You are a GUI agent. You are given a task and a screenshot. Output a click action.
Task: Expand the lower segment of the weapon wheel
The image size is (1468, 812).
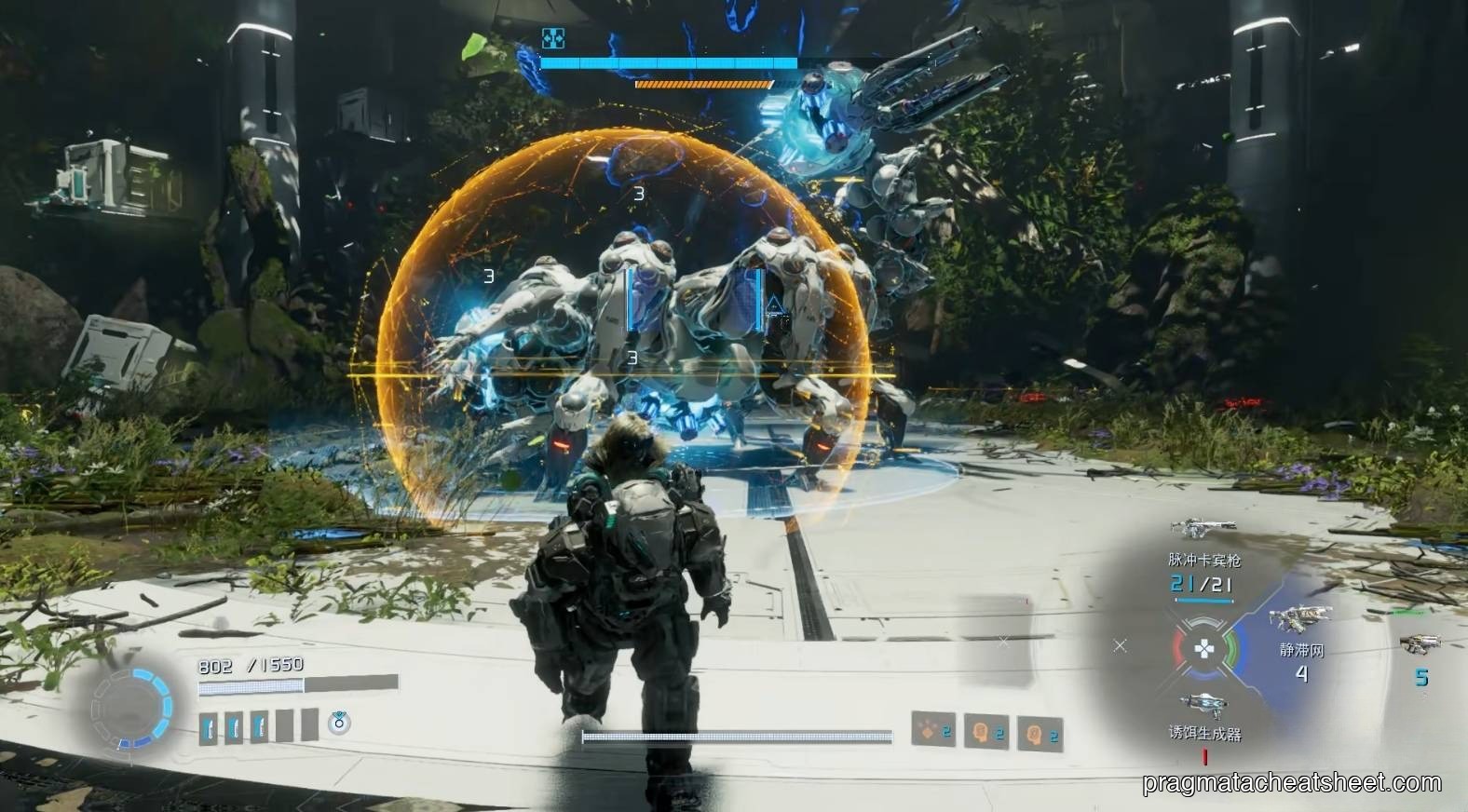point(1204,671)
